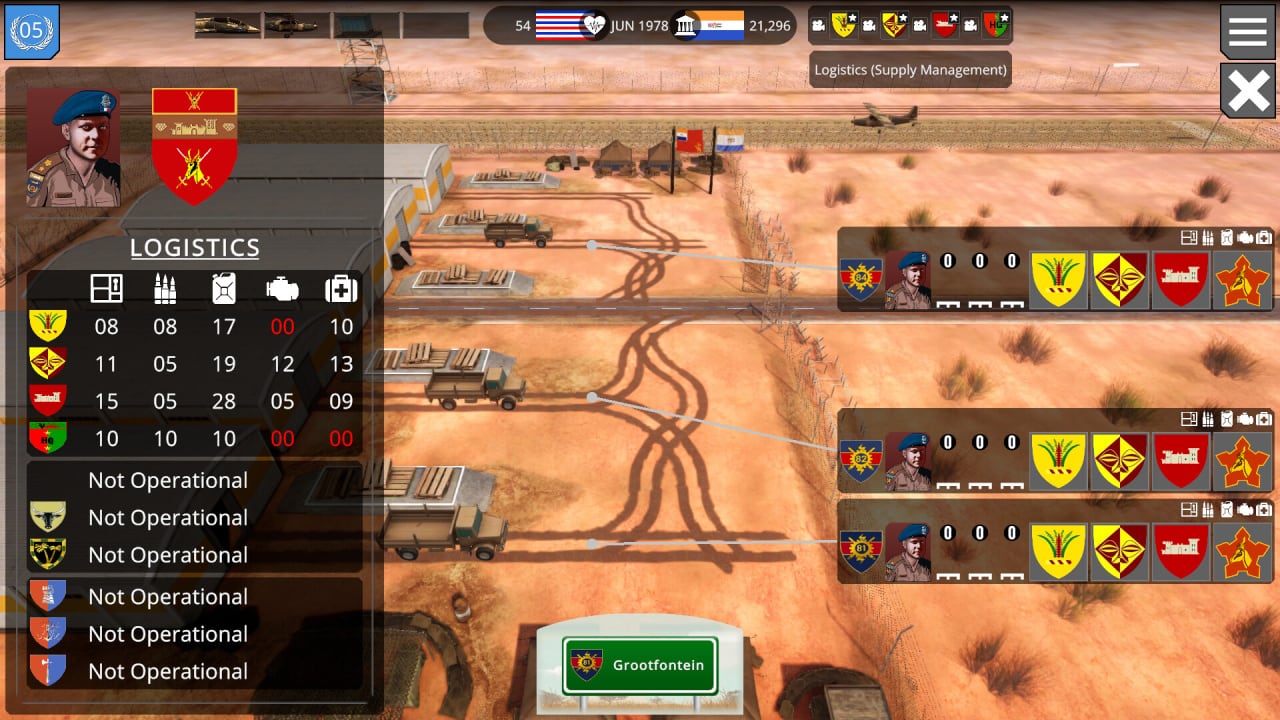This screenshot has height=720, width=1280.
Task: Choose red castle shield in battalion 81 row
Action: point(1180,552)
